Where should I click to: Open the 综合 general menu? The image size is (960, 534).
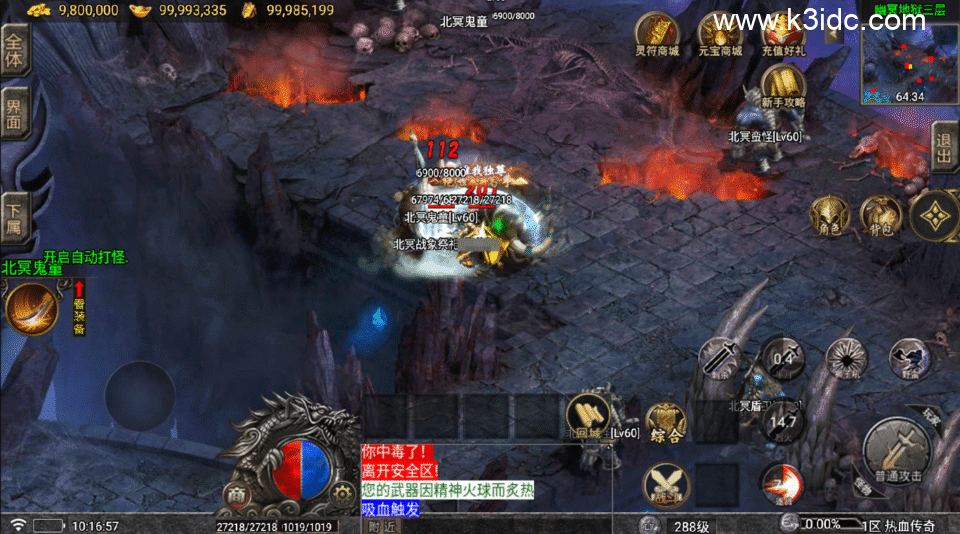(x=665, y=422)
